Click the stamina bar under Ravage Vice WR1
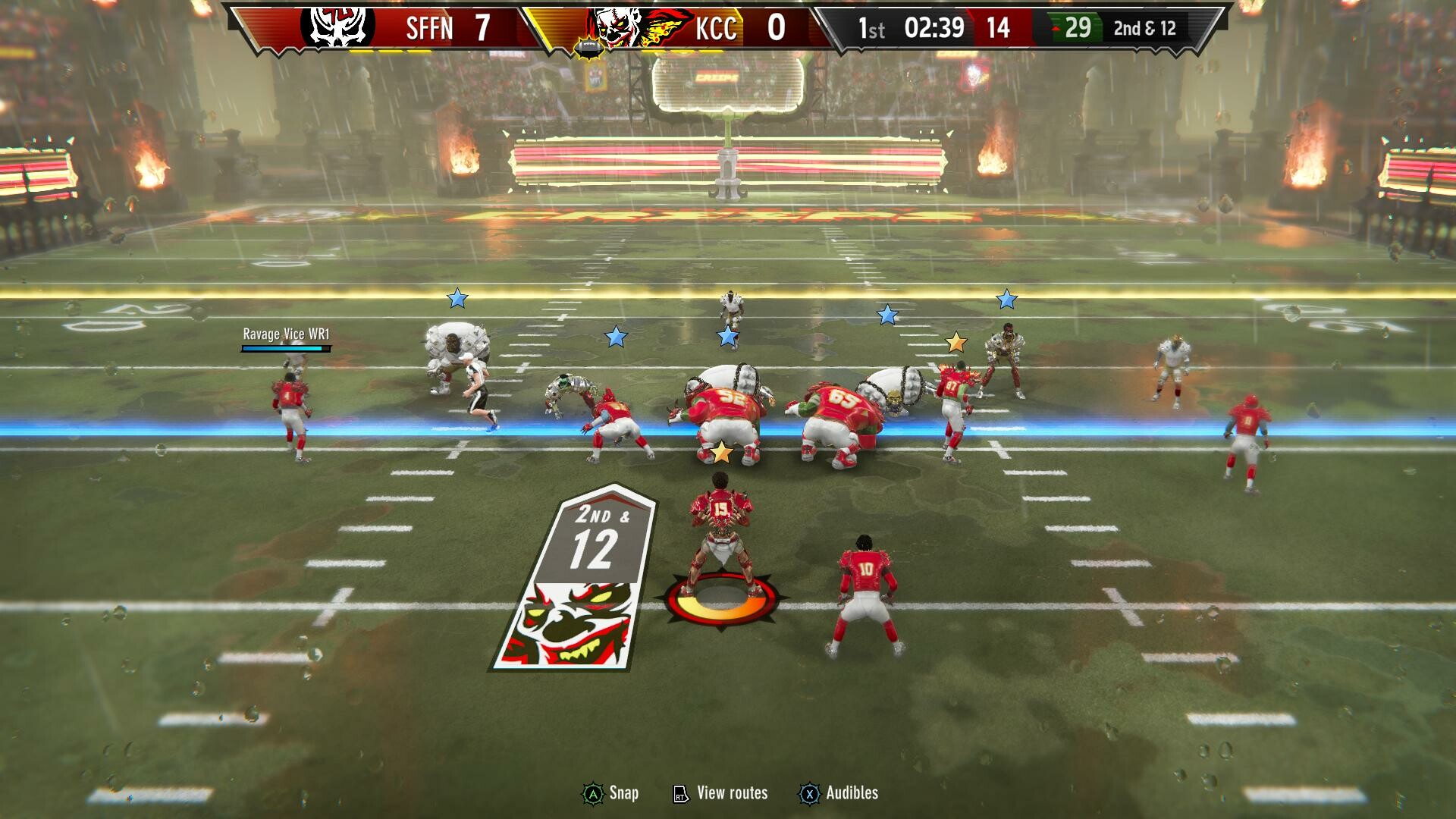Viewport: 1456px width, 819px height. (x=284, y=349)
